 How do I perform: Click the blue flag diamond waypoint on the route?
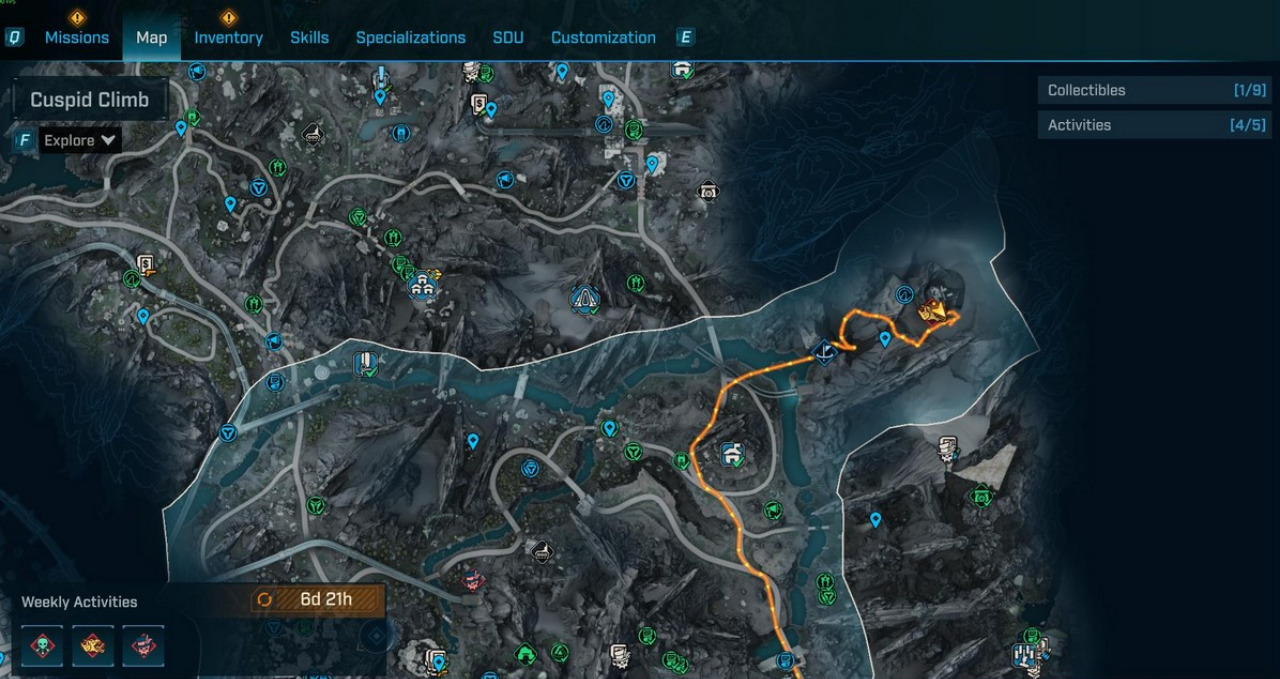pos(825,352)
